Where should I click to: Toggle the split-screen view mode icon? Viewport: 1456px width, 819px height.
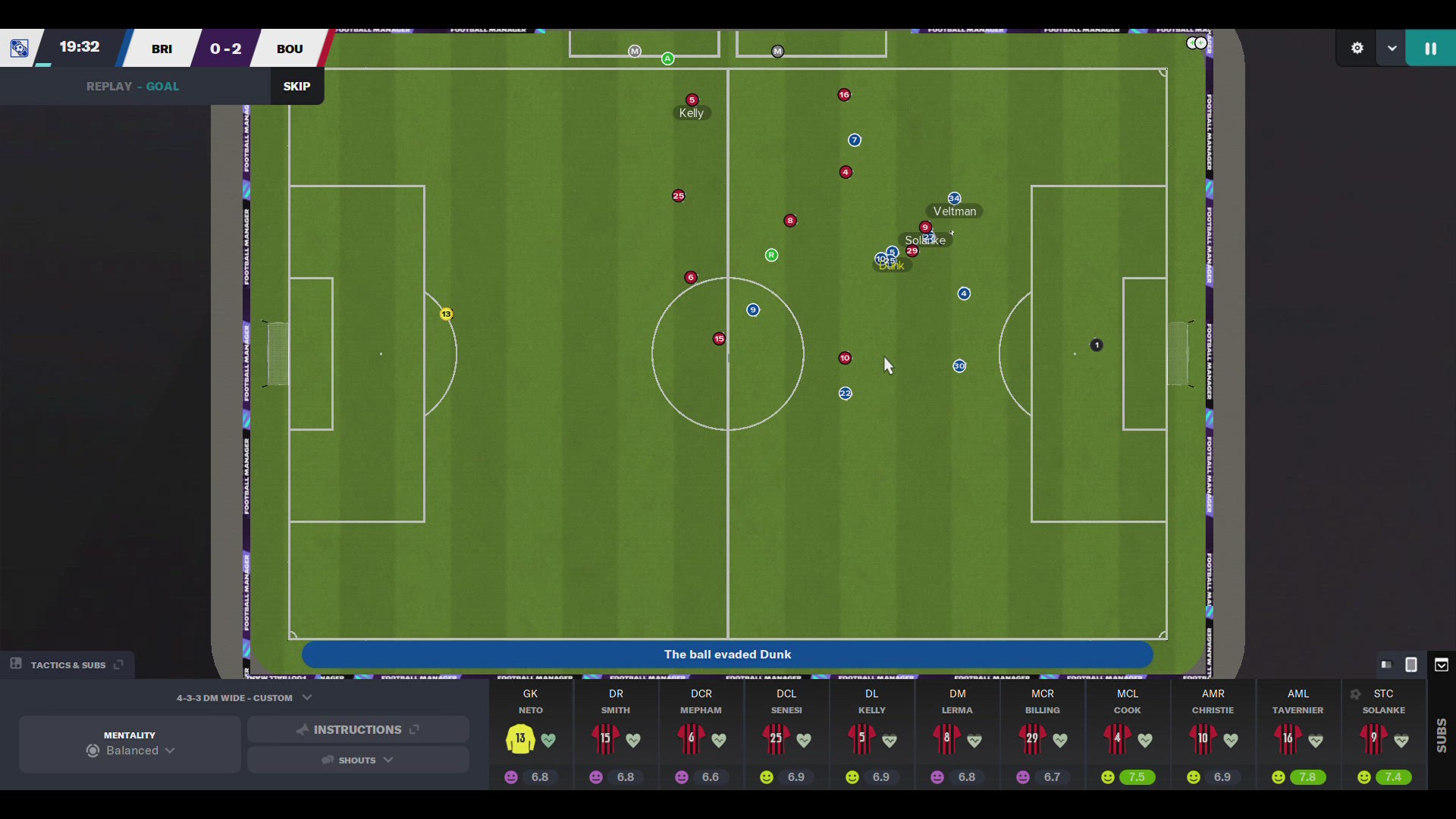[x=1386, y=665]
